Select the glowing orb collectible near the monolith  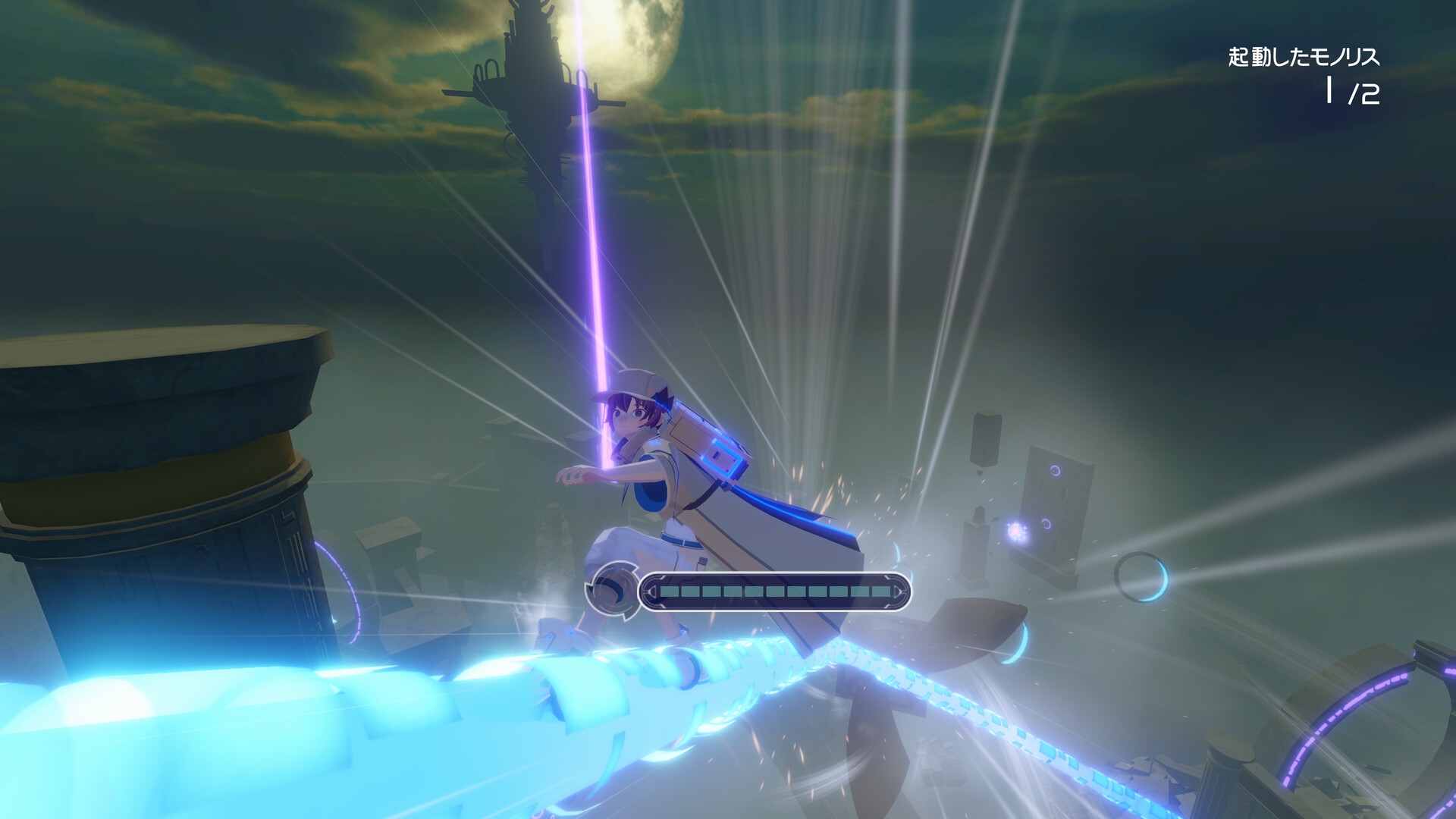click(x=1017, y=531)
